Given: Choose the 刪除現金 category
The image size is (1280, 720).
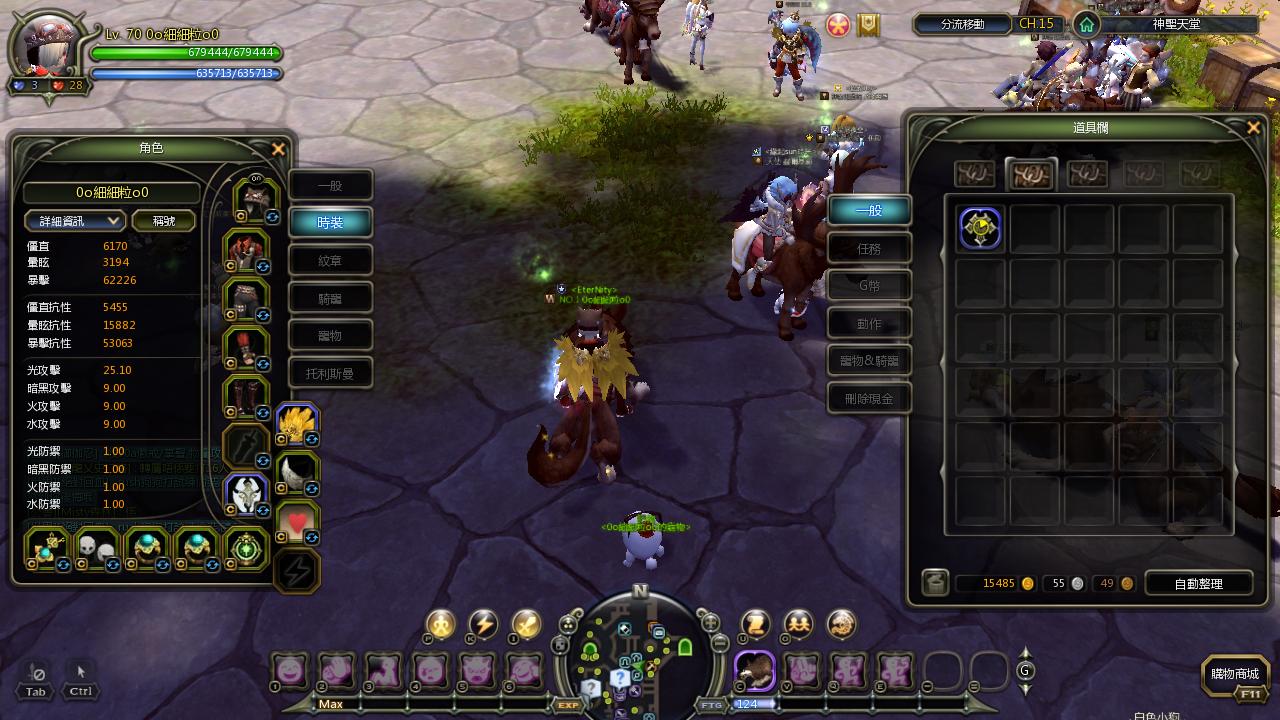Looking at the screenshot, I should click(x=869, y=398).
